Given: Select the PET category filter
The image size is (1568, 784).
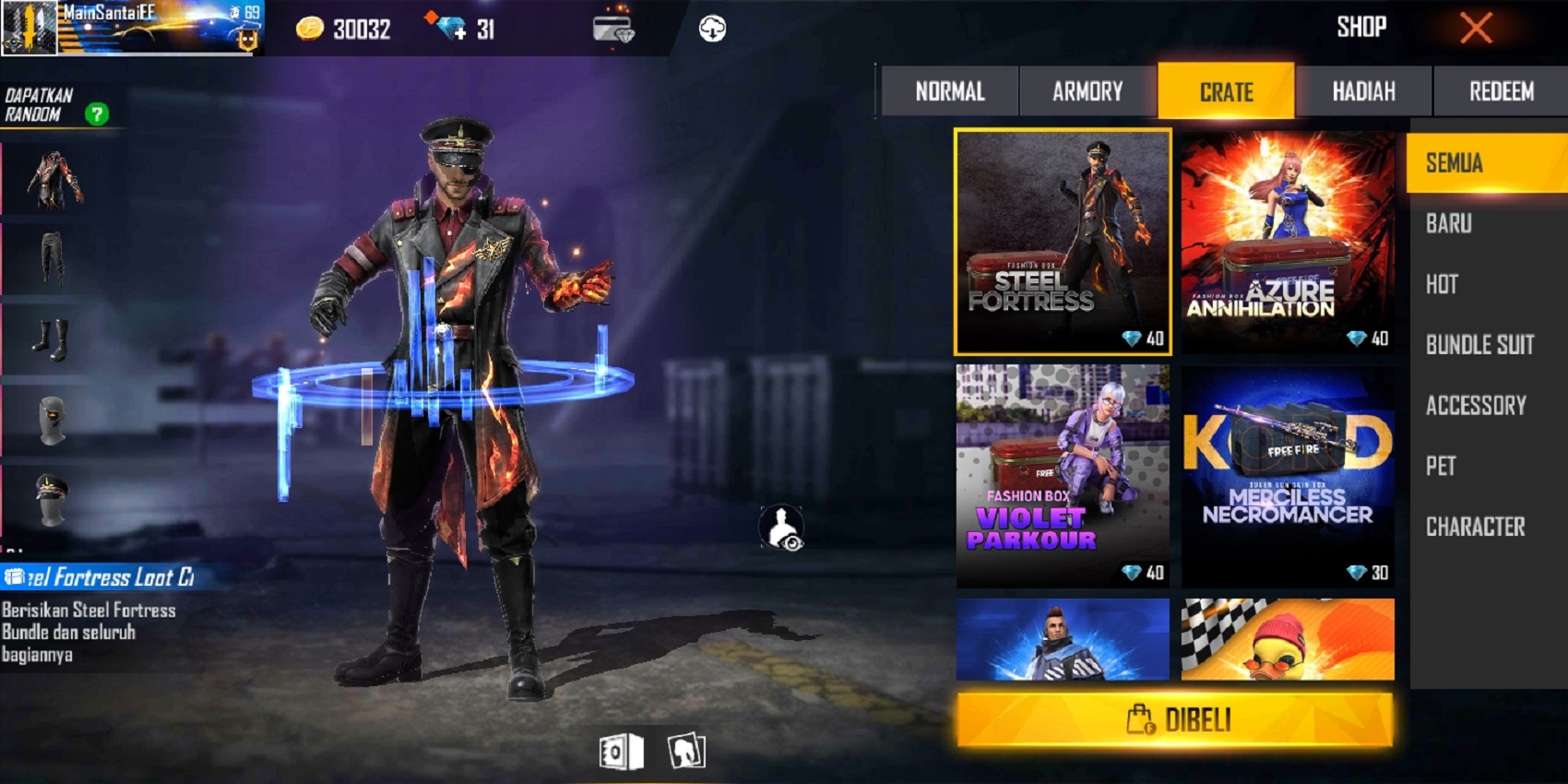Looking at the screenshot, I should [1439, 467].
